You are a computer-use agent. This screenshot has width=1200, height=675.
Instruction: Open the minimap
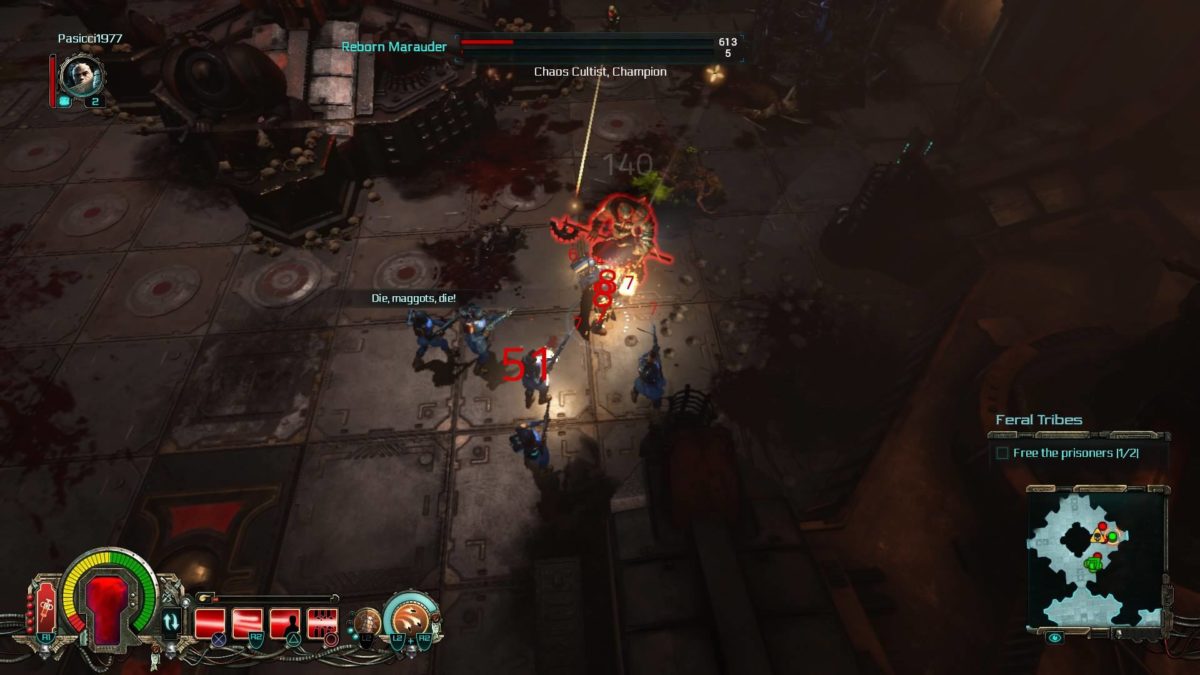click(1096, 559)
